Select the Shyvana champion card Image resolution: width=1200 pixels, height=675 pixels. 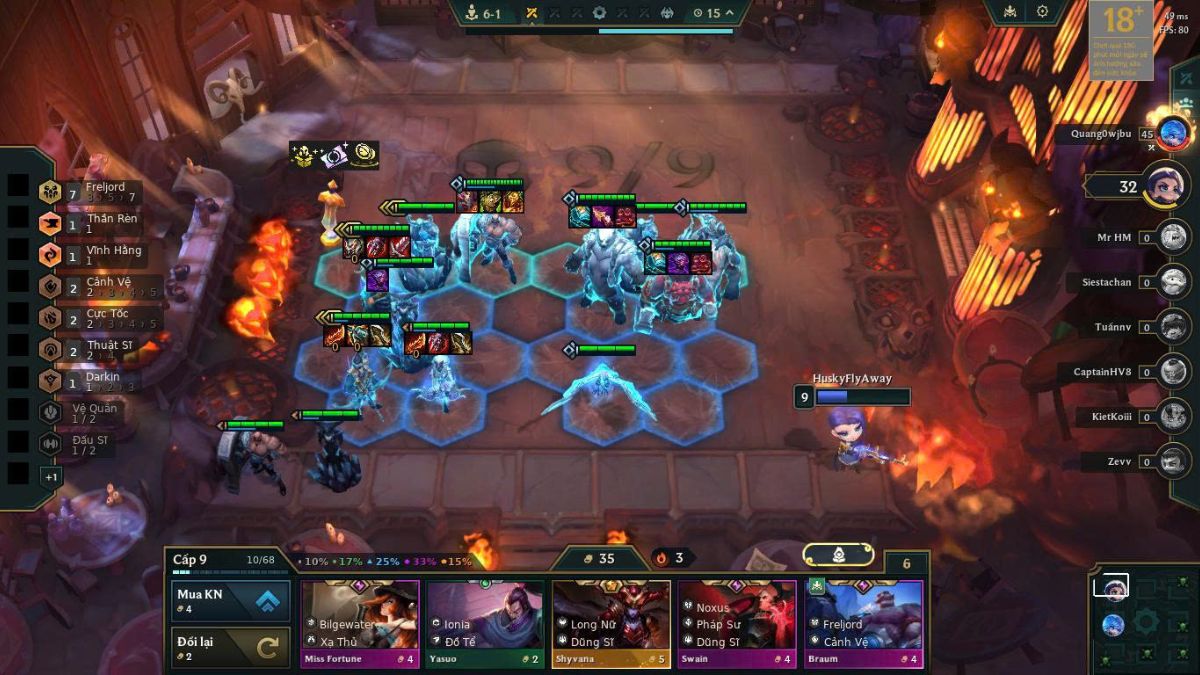(611, 622)
